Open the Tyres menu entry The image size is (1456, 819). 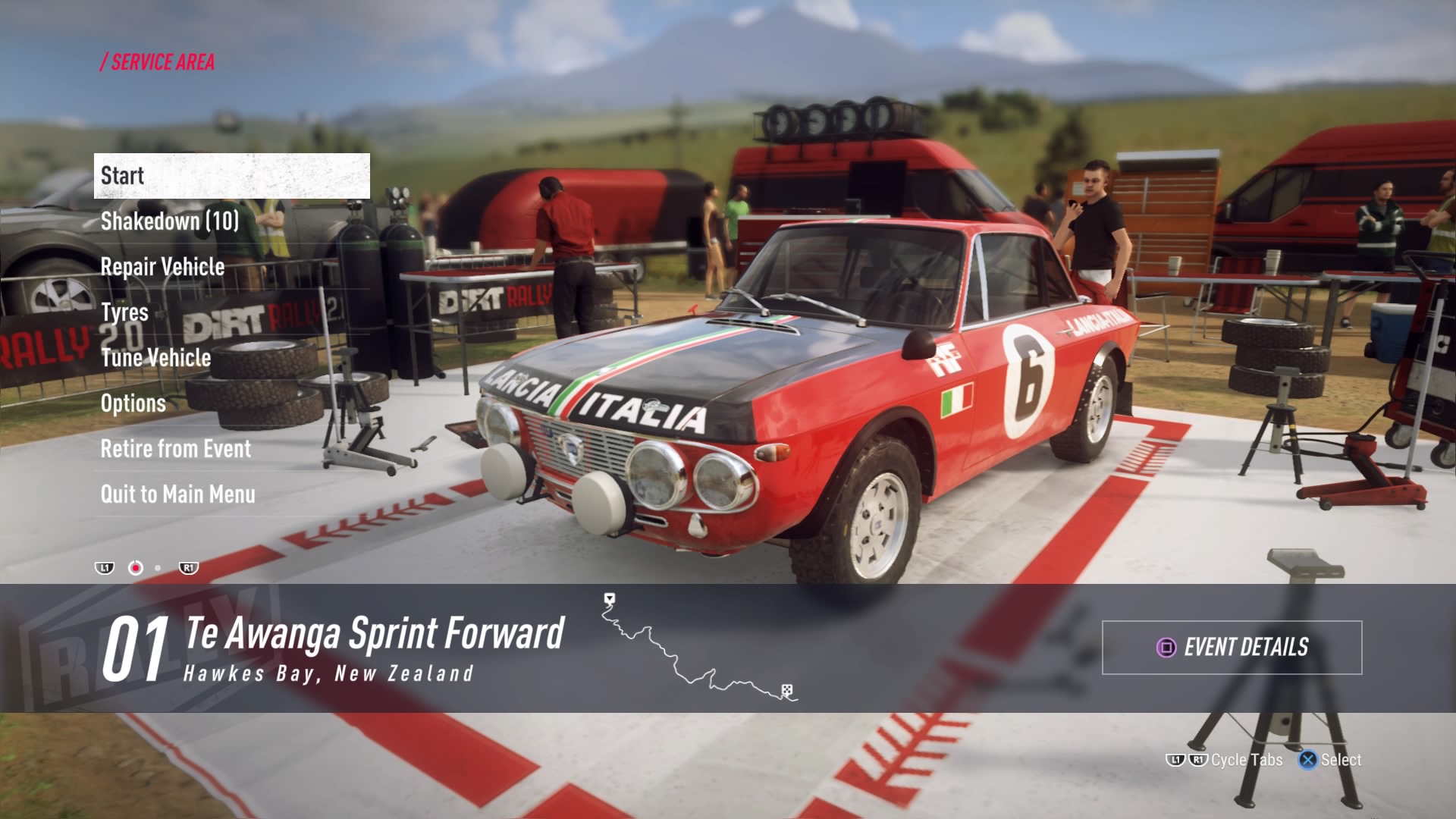tap(125, 312)
